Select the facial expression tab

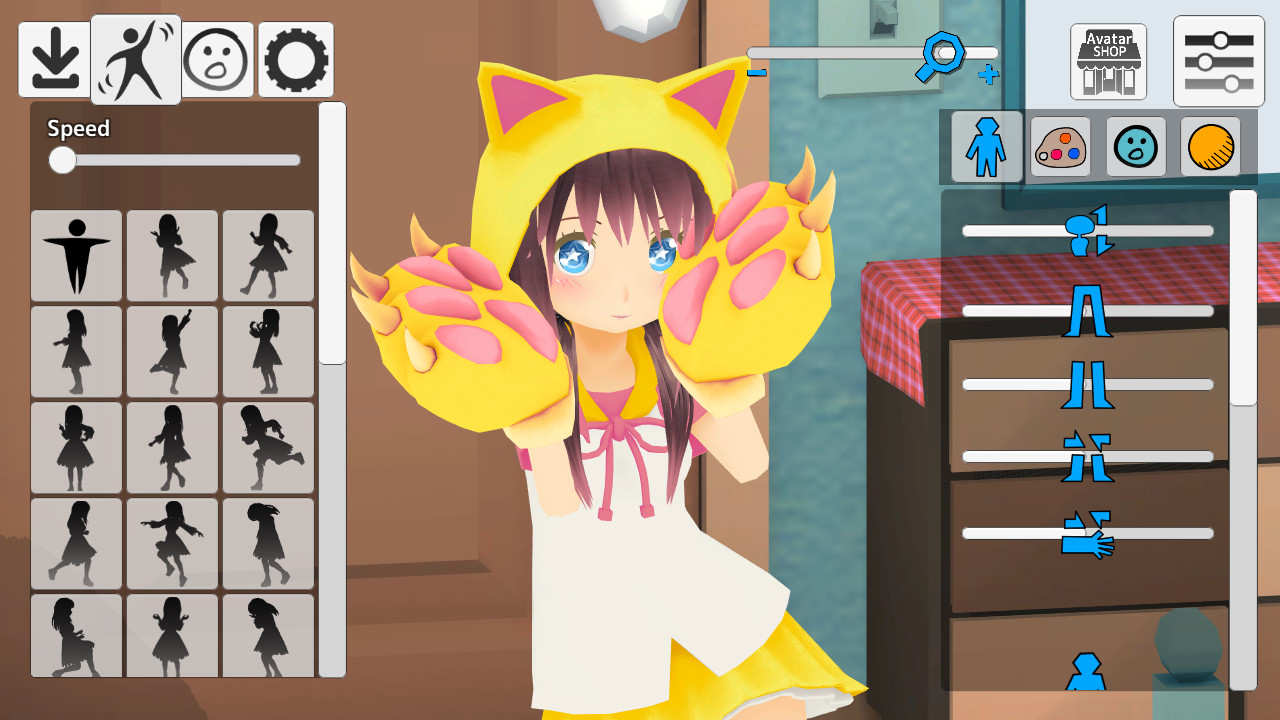[216, 58]
